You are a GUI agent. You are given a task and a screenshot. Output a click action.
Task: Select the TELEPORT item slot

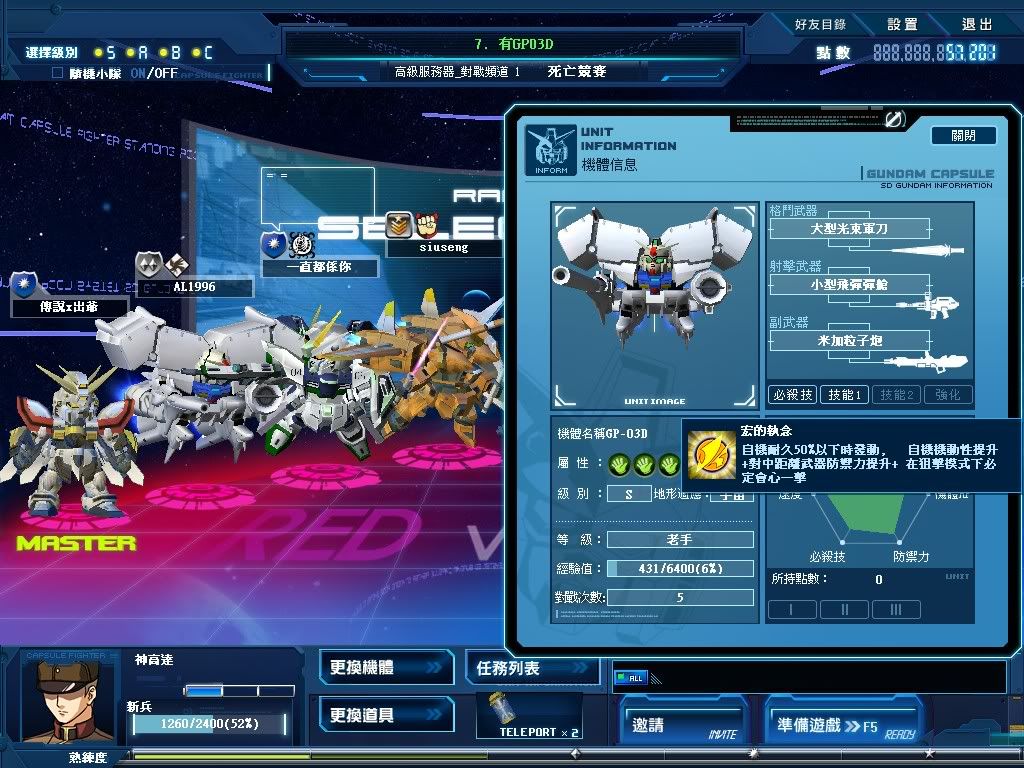[x=539, y=714]
